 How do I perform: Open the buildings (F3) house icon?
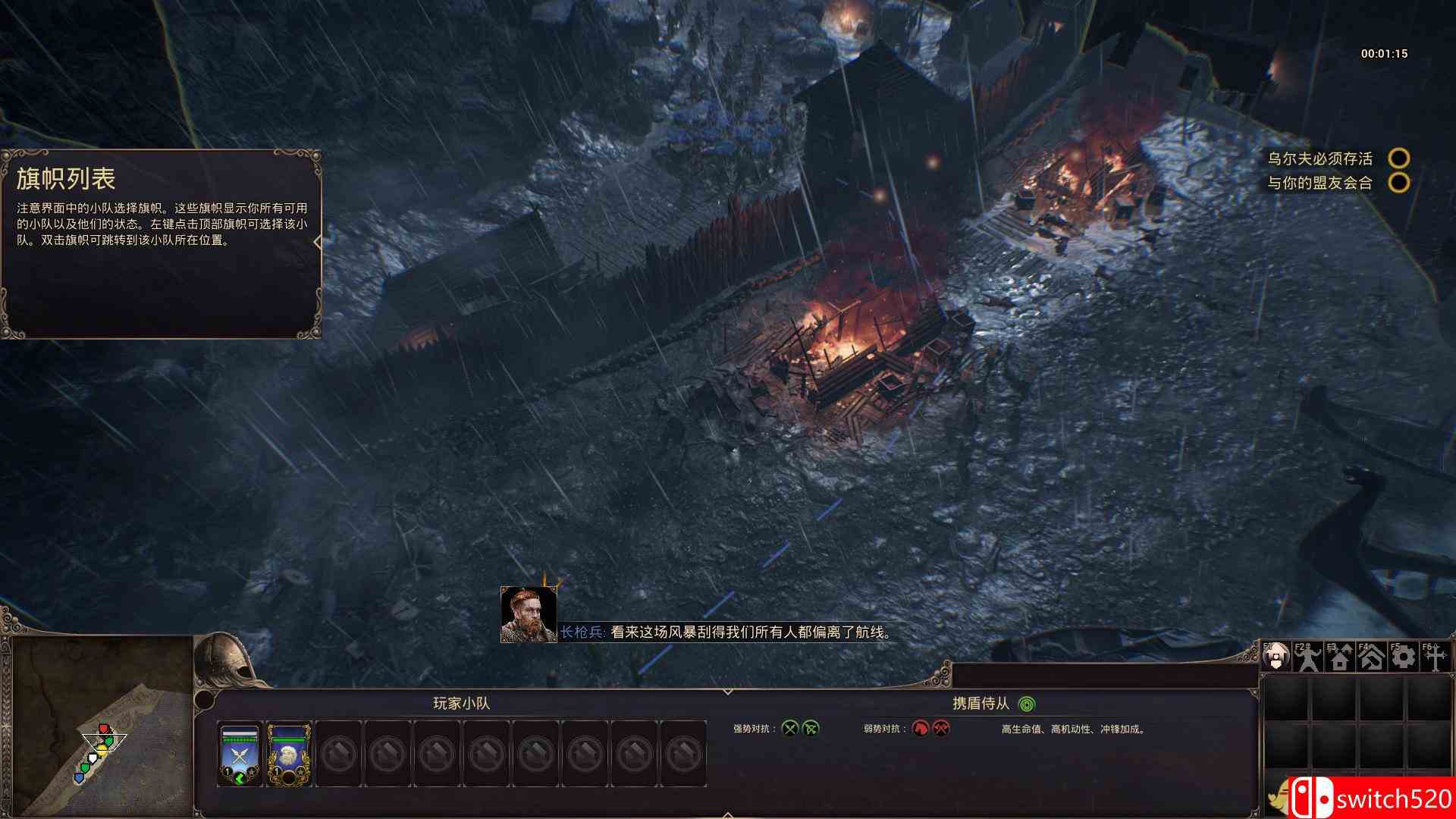coord(1340,658)
